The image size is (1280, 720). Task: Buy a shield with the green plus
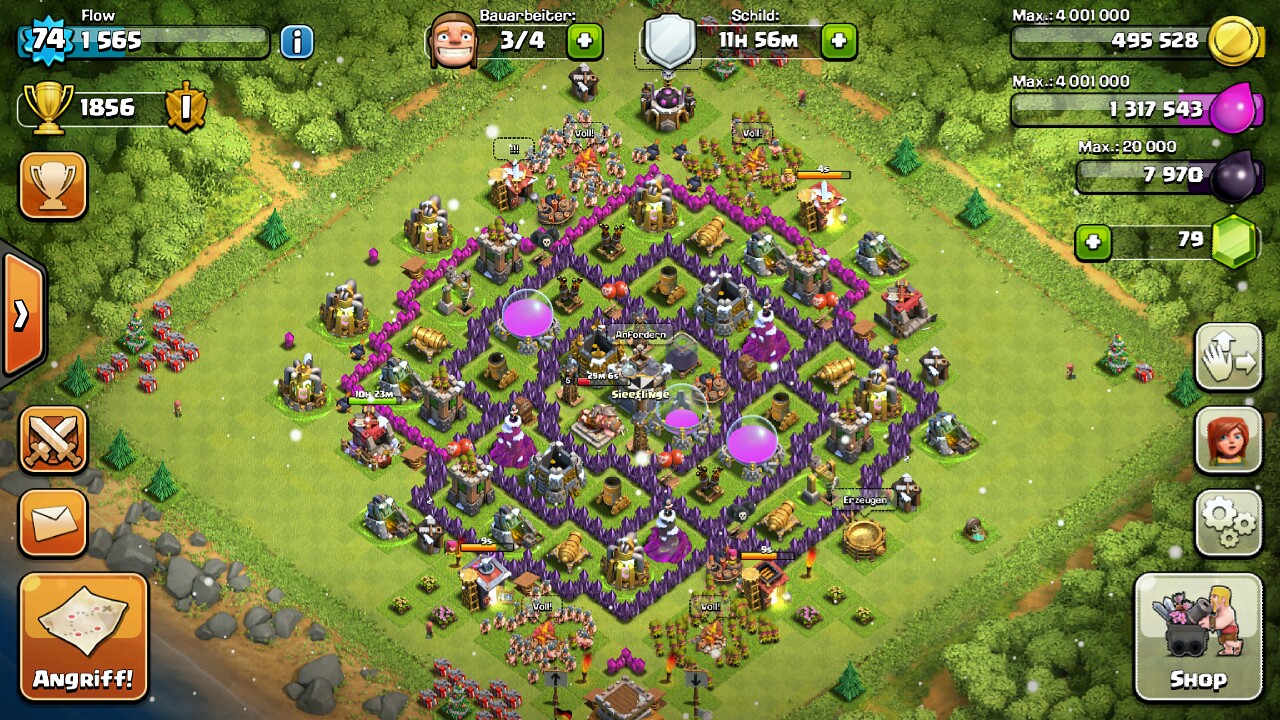838,42
